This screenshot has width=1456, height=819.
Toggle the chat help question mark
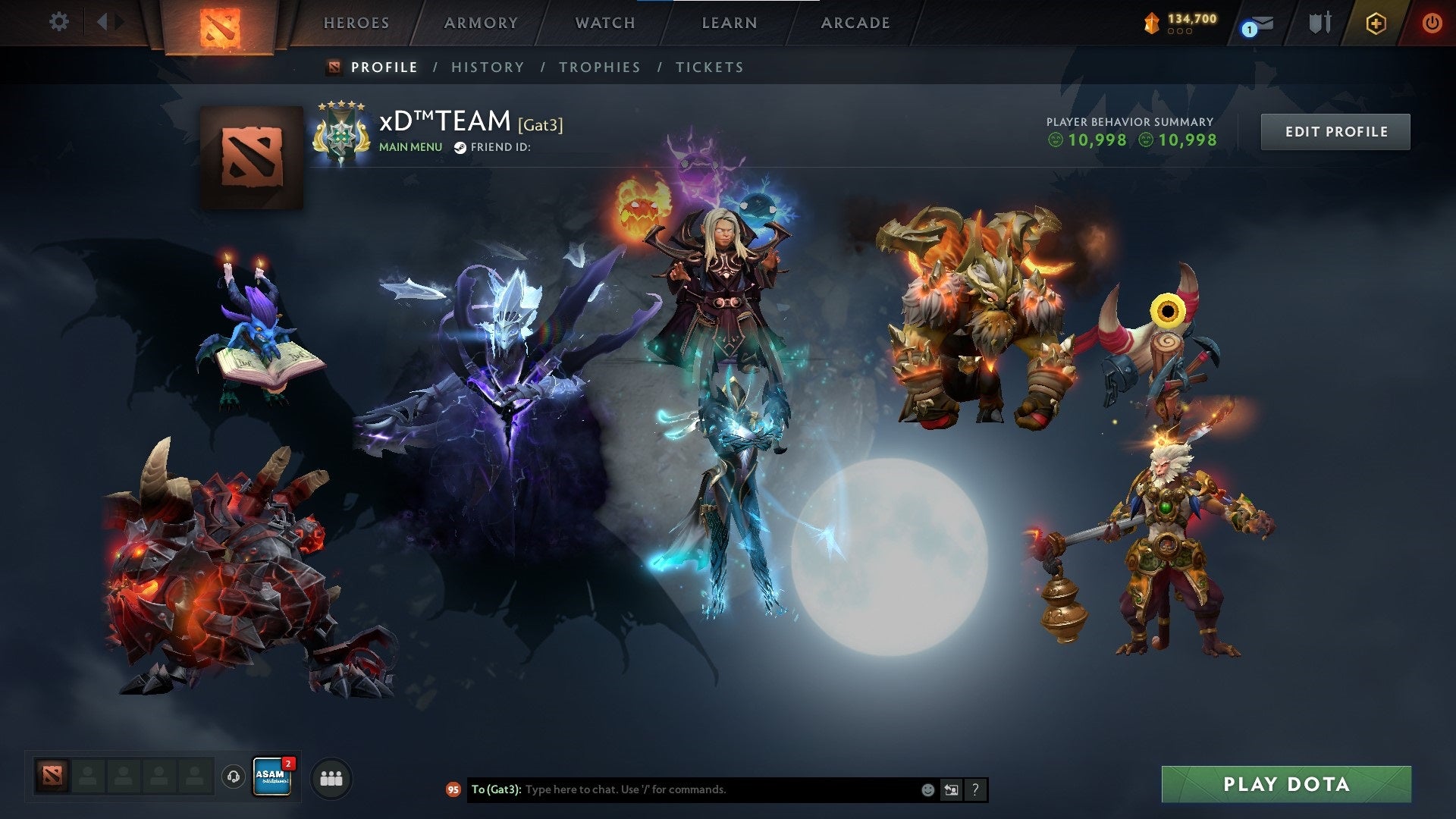[975, 789]
